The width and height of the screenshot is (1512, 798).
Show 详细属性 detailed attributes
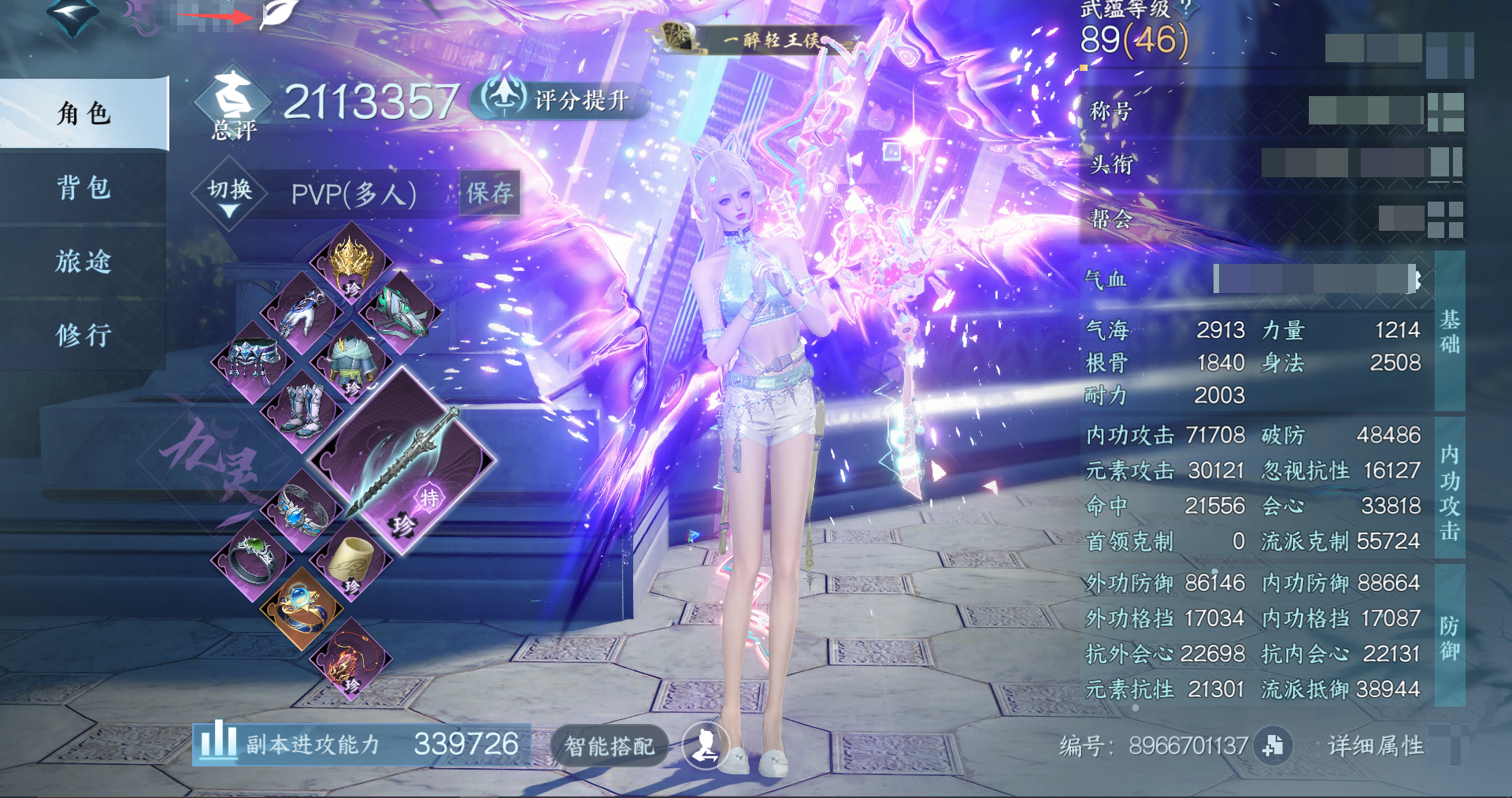pyautogui.click(x=1375, y=745)
